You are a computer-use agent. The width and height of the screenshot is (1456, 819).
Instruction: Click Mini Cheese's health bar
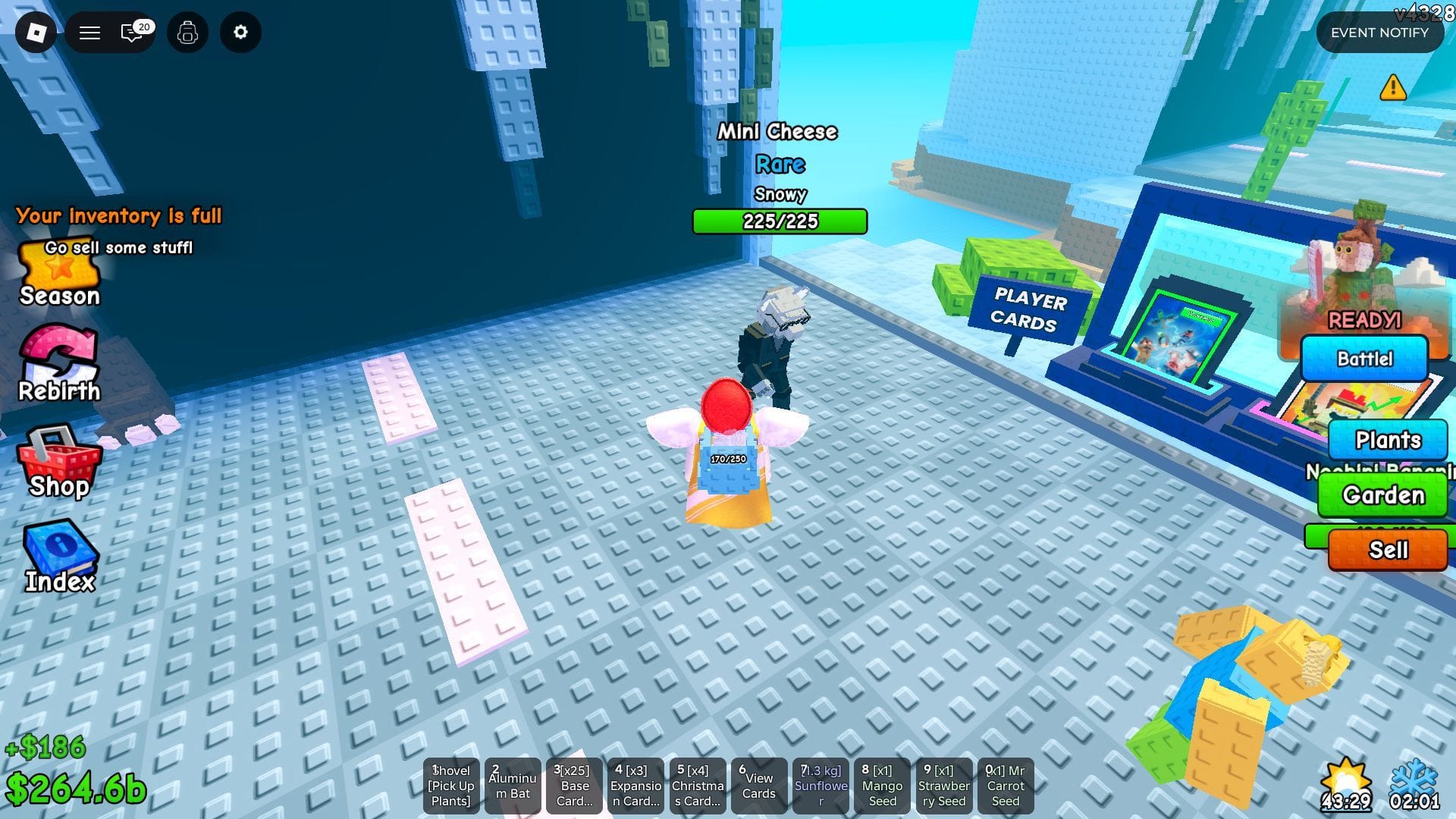click(x=780, y=221)
